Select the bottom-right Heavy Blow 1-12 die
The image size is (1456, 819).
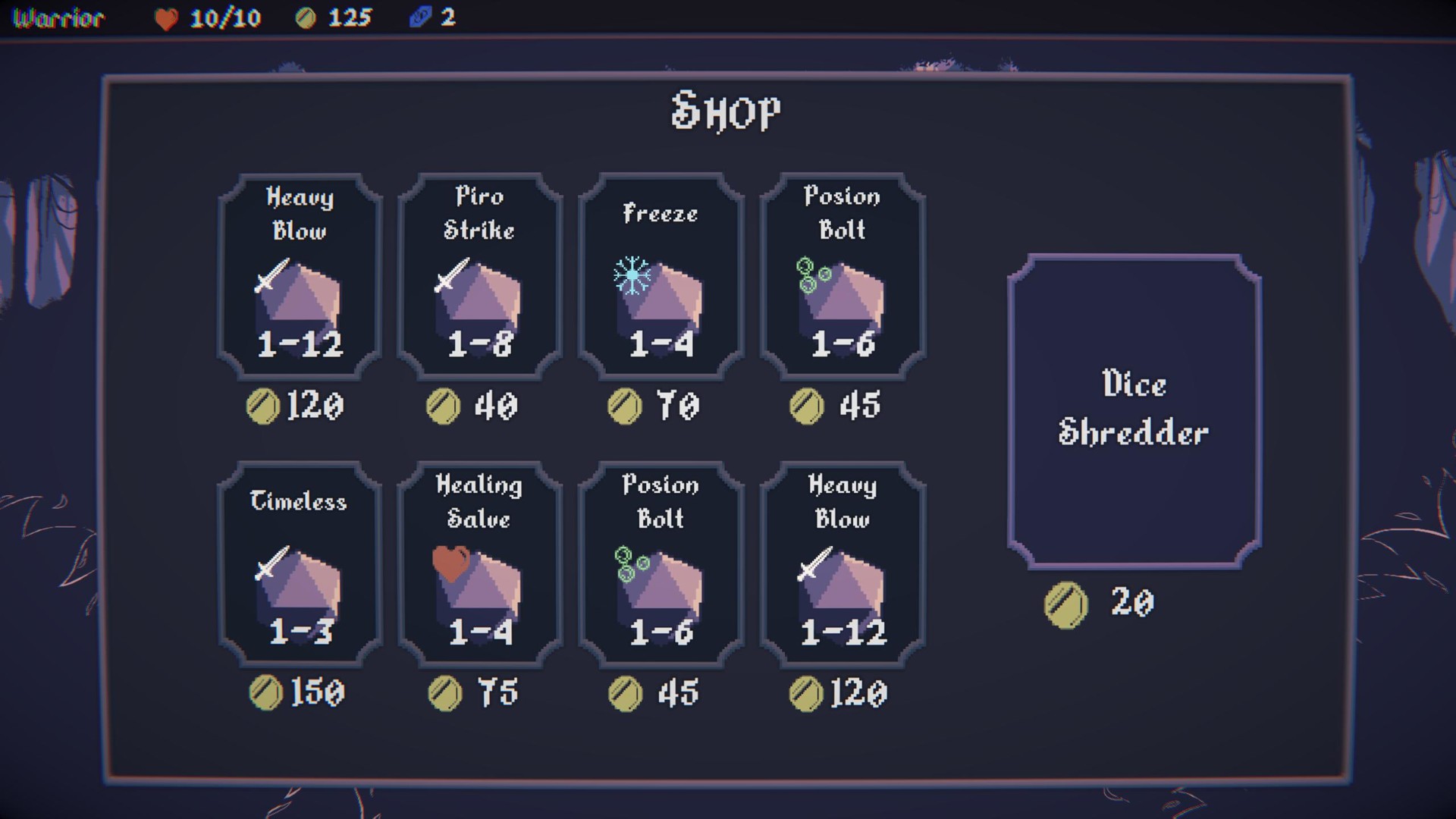842,565
